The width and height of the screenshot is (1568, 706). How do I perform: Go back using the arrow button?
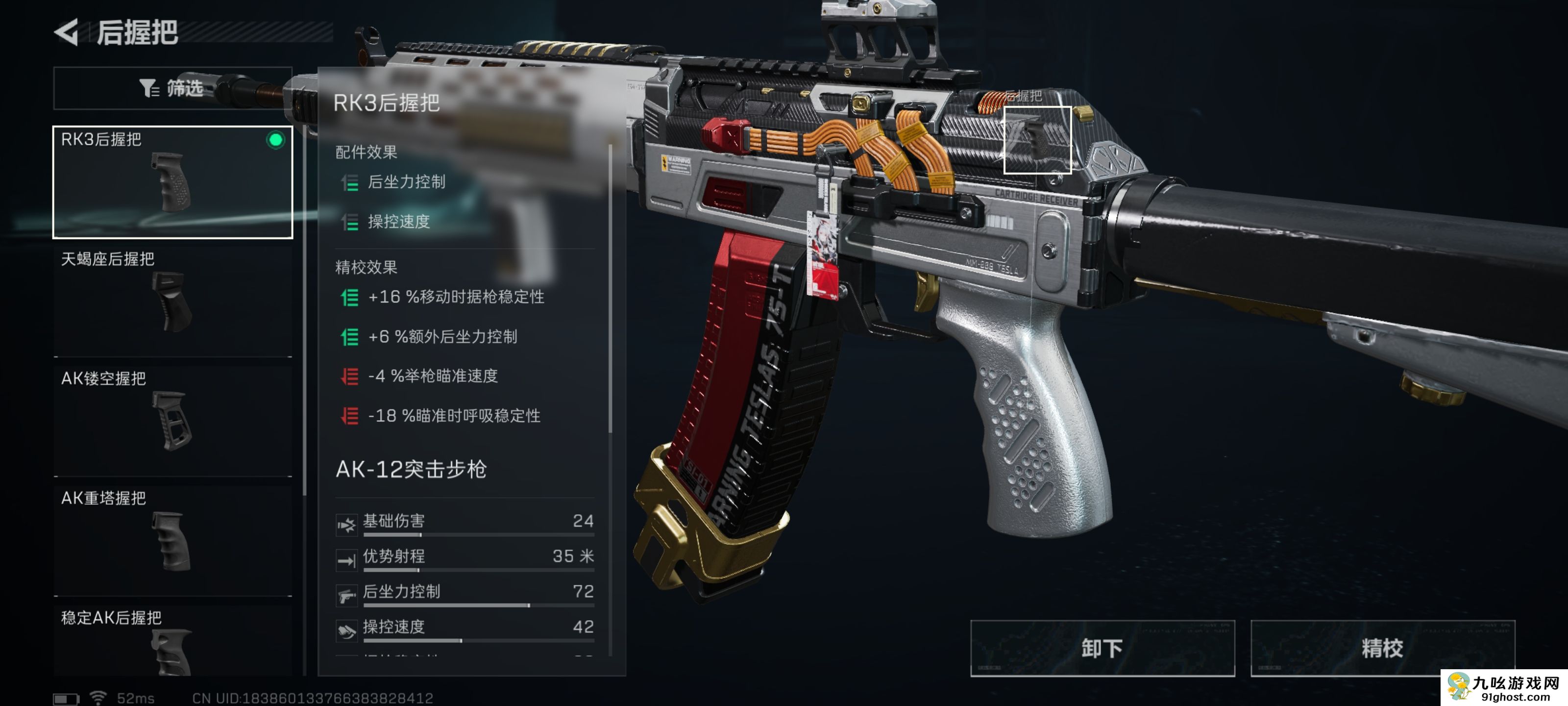tap(67, 32)
